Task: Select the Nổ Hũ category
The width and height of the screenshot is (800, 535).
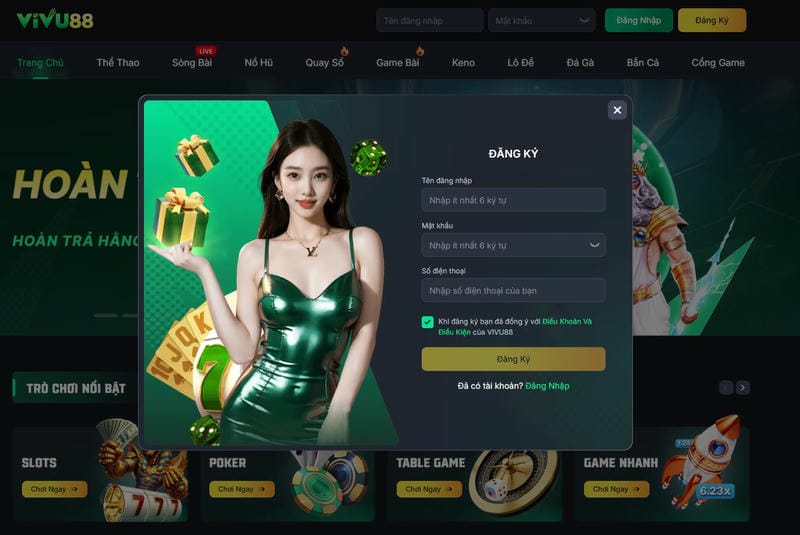Action: tap(259, 63)
